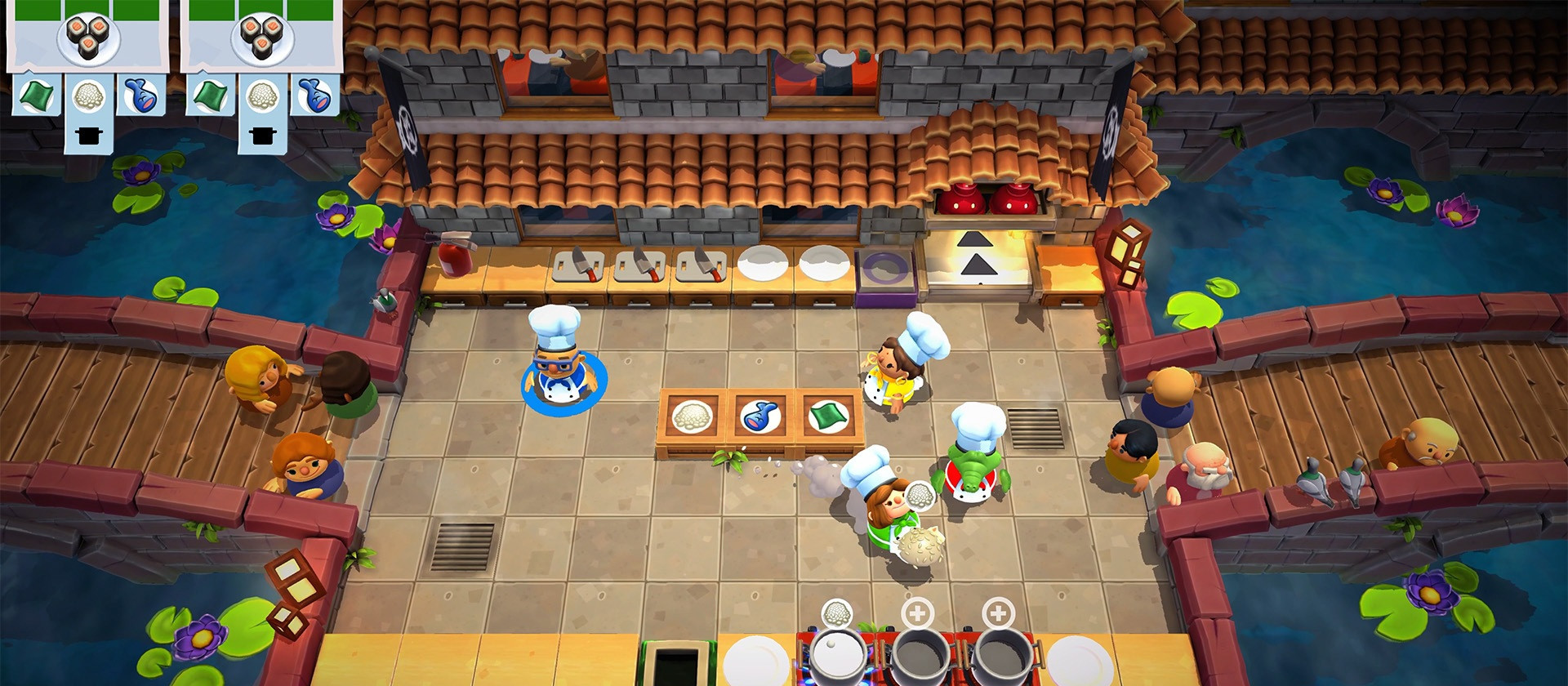Viewport: 1568px width, 686px height.
Task: Select the first sushi order ticket
Action: point(86,37)
